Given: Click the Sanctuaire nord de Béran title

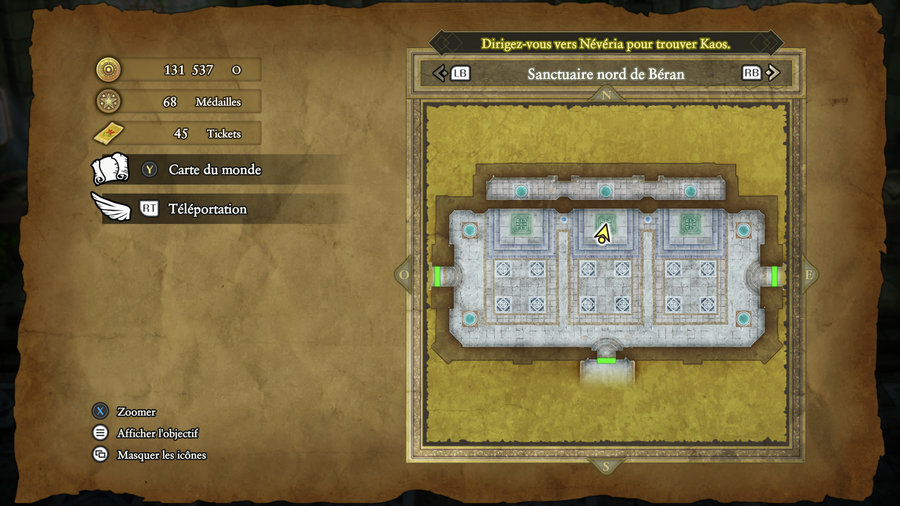Looking at the screenshot, I should tap(605, 74).
